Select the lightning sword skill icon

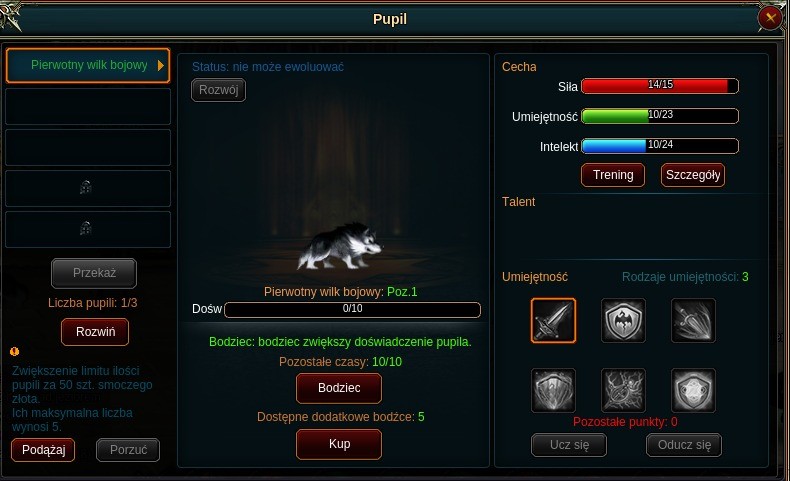click(623, 390)
